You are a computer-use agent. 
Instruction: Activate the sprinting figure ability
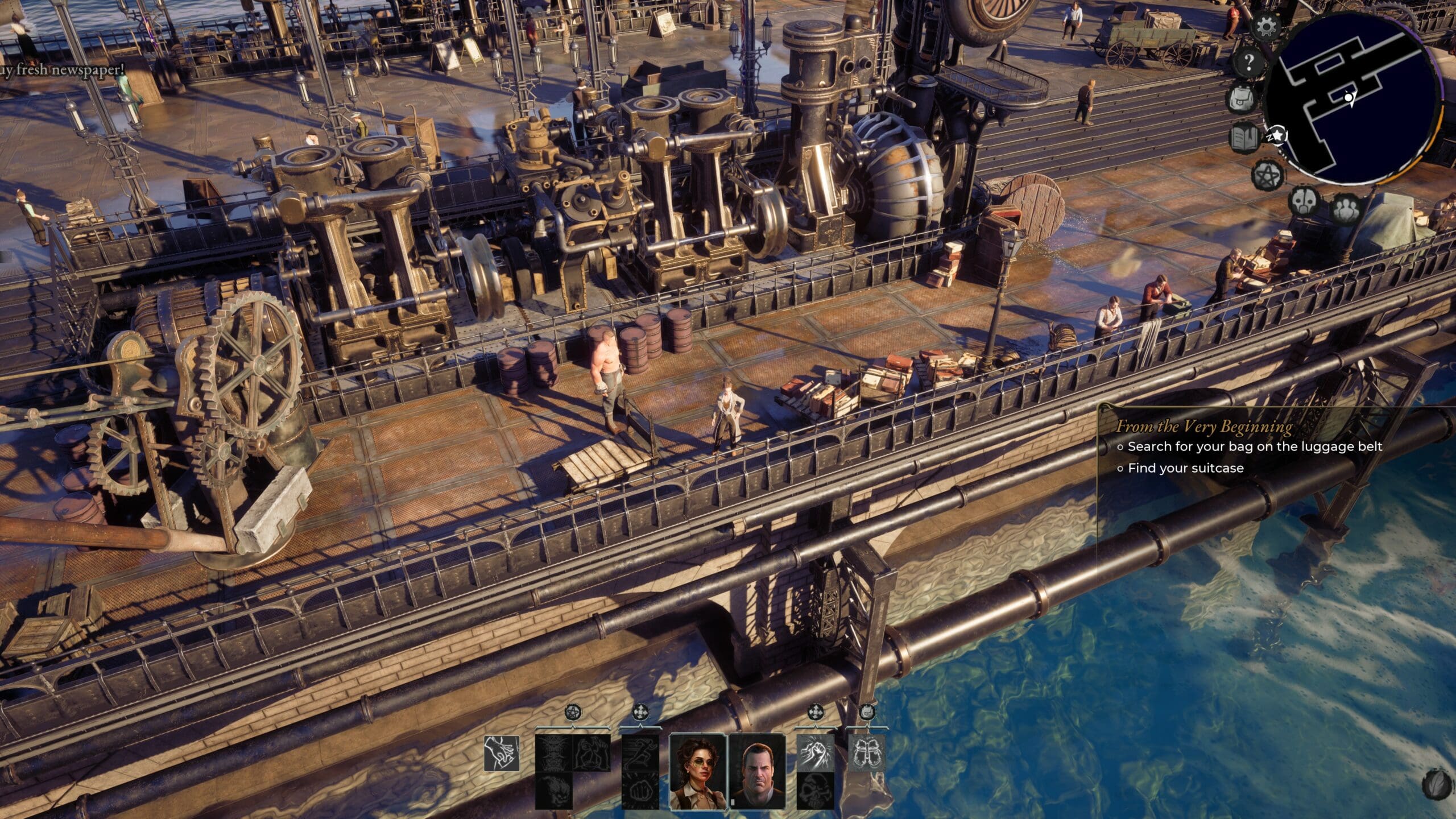point(640,753)
